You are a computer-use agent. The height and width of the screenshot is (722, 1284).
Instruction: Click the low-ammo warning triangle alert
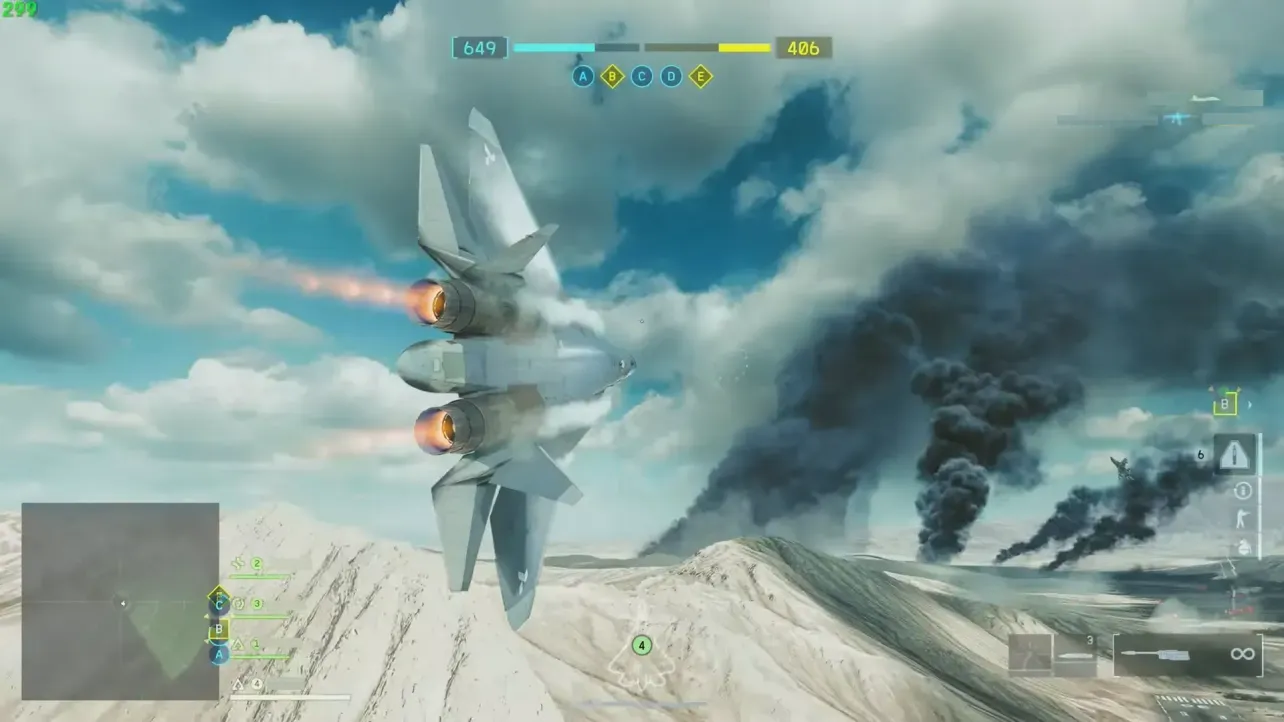pos(1234,454)
